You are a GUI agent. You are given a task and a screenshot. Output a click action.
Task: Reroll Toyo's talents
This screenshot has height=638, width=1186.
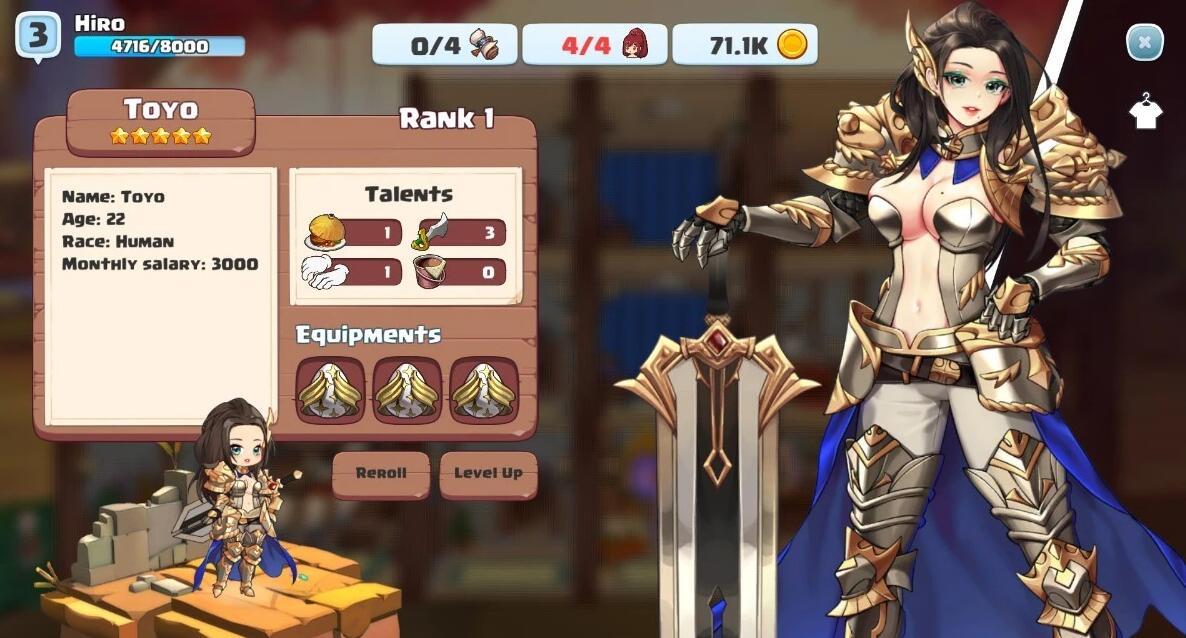381,474
